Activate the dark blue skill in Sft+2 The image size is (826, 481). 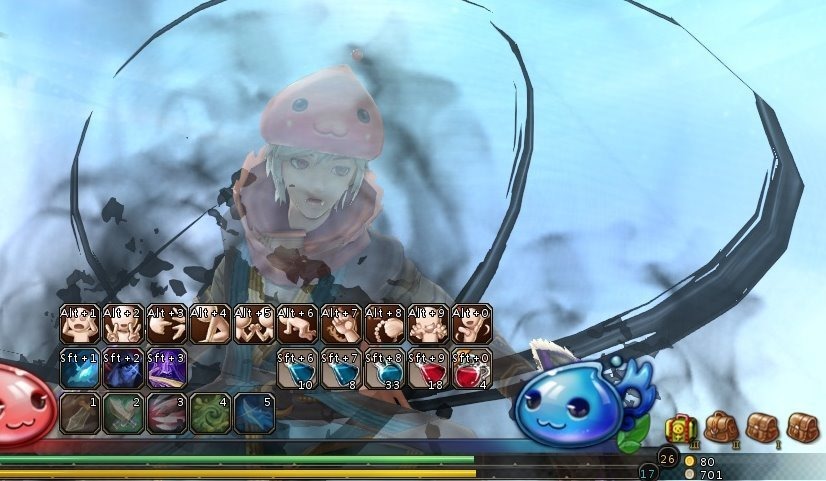tap(123, 369)
